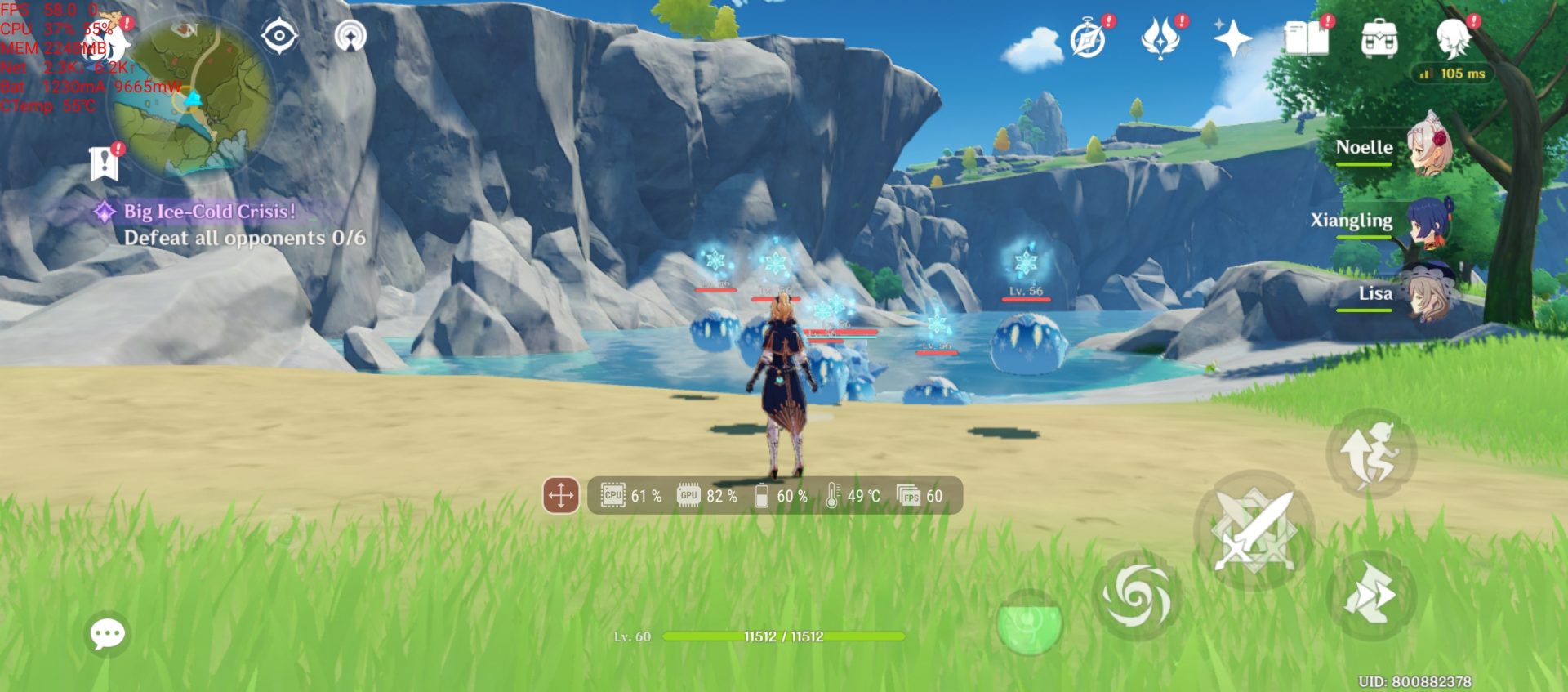Open the co-op mode icon
Screen dimensions: 1568x692
[351, 36]
